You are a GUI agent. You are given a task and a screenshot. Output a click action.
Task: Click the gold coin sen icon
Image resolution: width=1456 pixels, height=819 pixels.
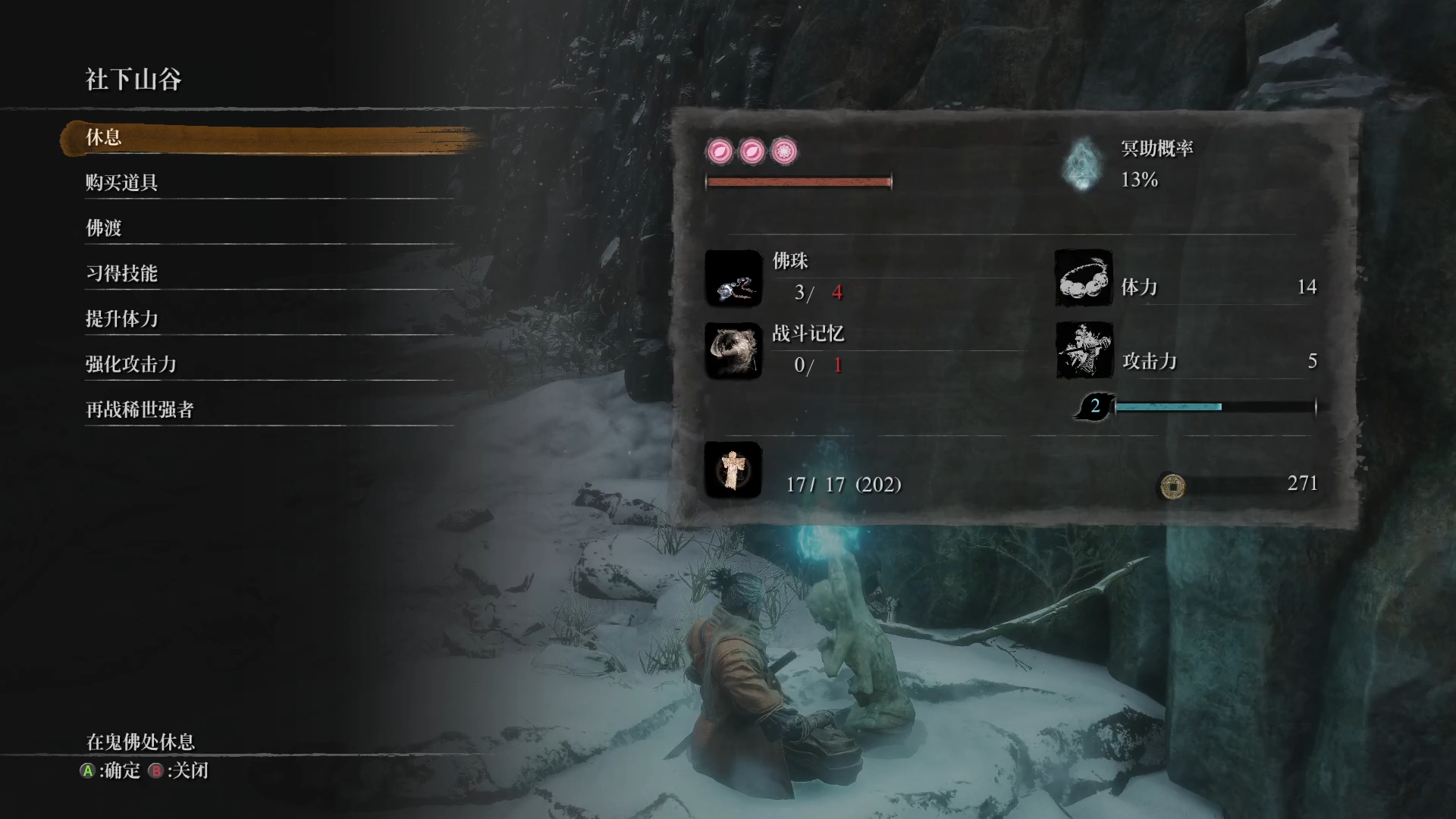(1172, 485)
